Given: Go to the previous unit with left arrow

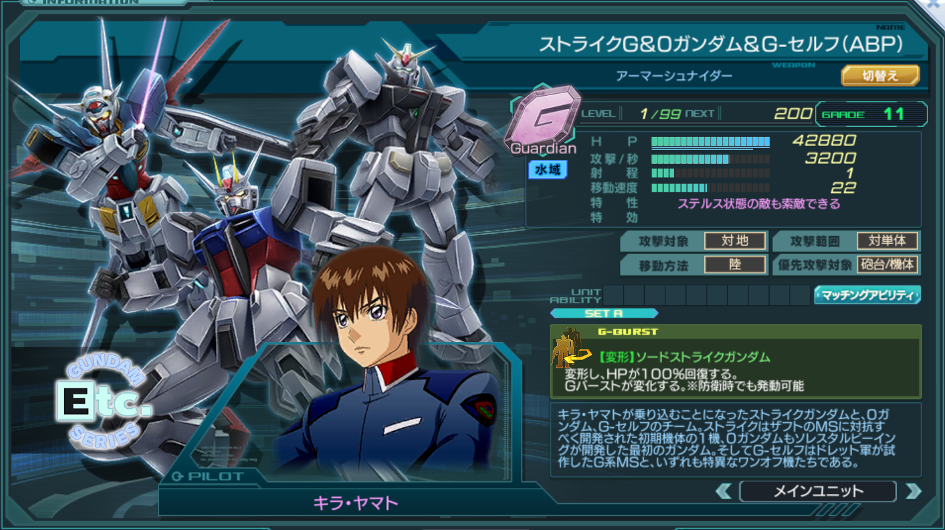Looking at the screenshot, I should [x=723, y=491].
